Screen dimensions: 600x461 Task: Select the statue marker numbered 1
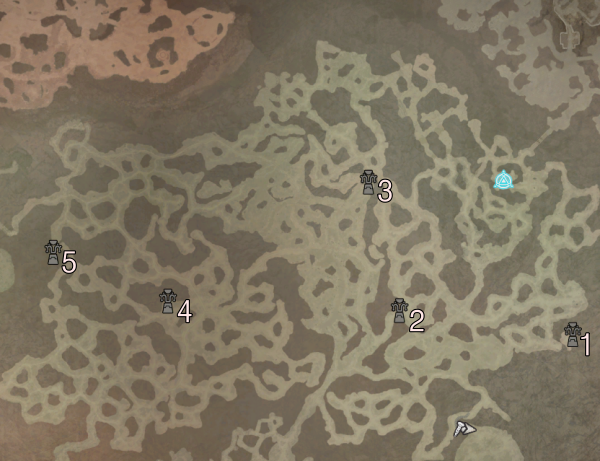(x=573, y=335)
